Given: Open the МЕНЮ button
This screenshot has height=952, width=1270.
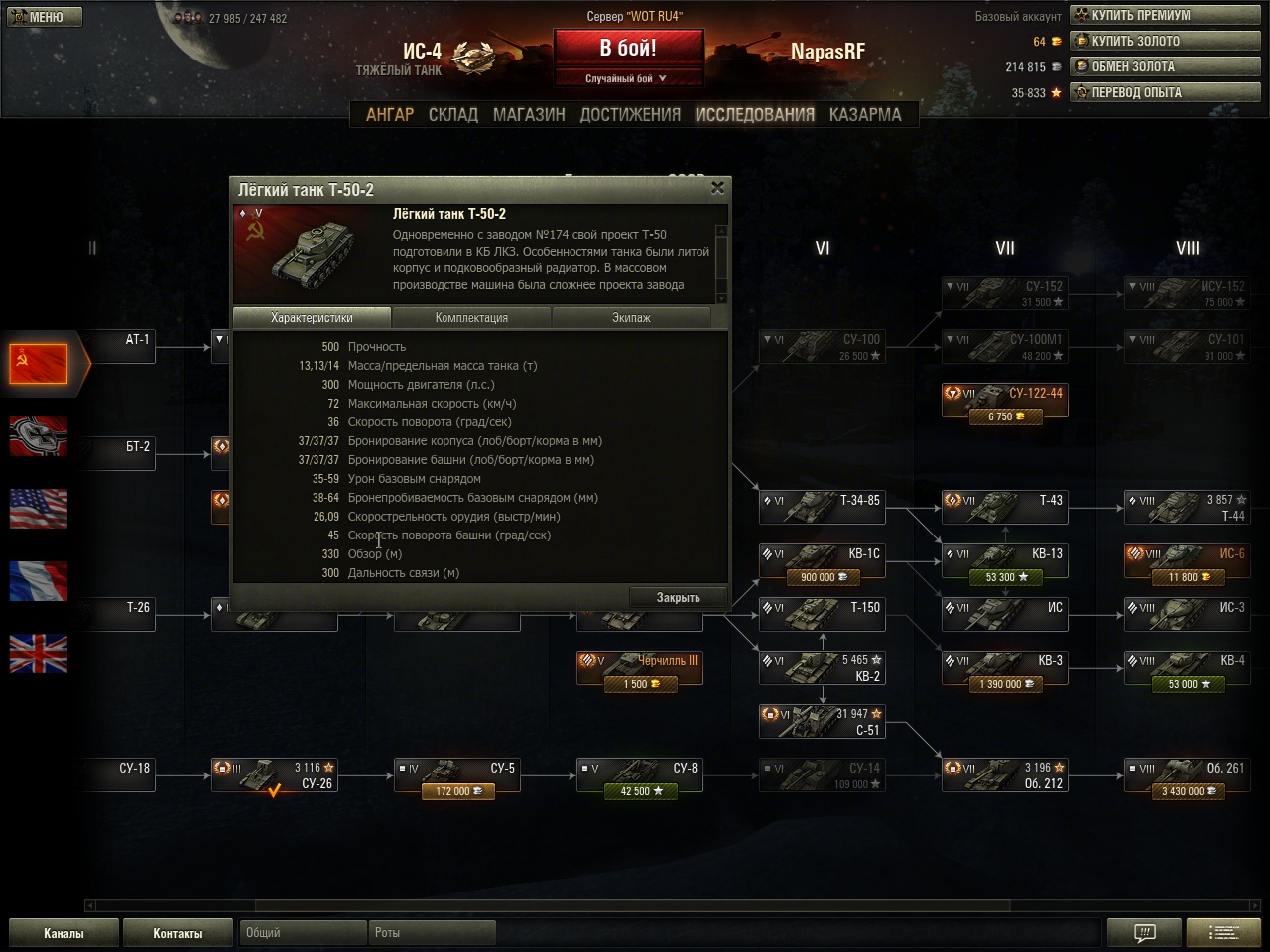Looking at the screenshot, I should click(x=45, y=17).
